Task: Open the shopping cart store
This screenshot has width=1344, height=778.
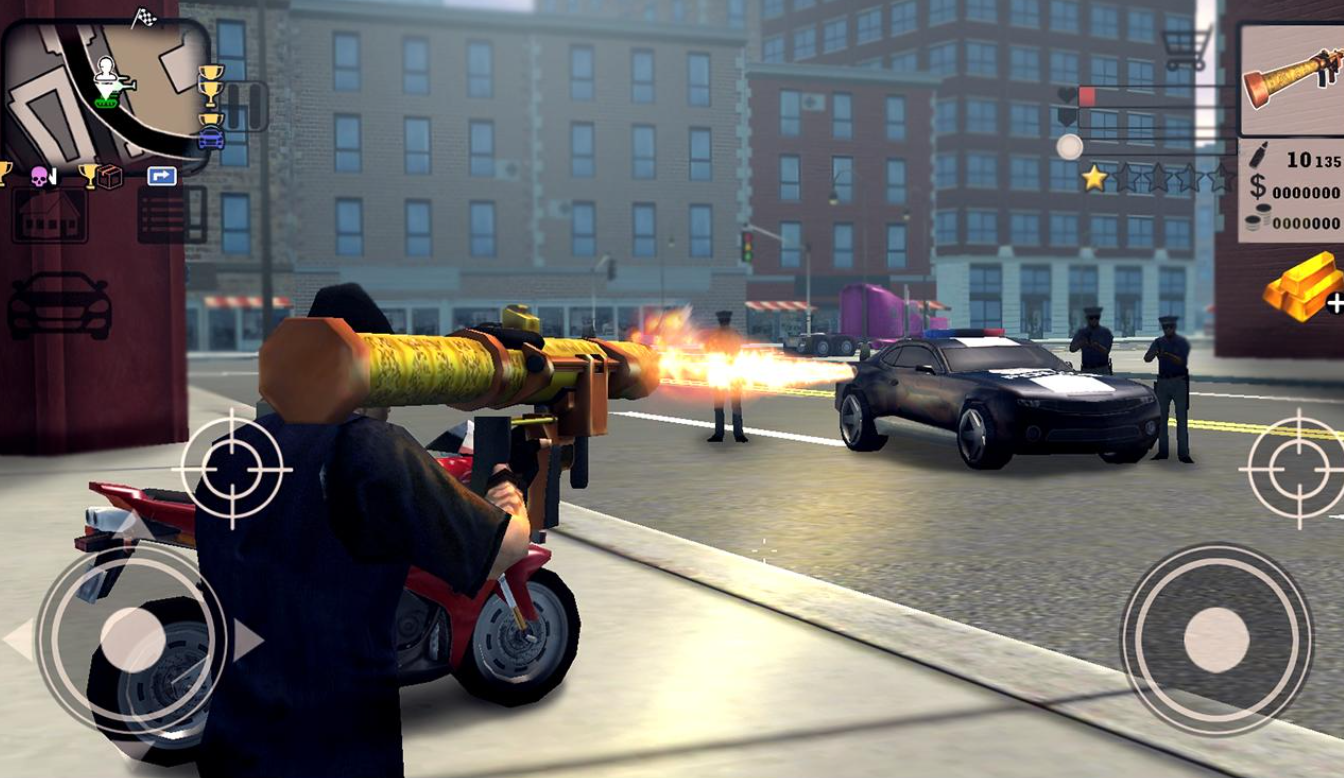Action: coord(1186,46)
